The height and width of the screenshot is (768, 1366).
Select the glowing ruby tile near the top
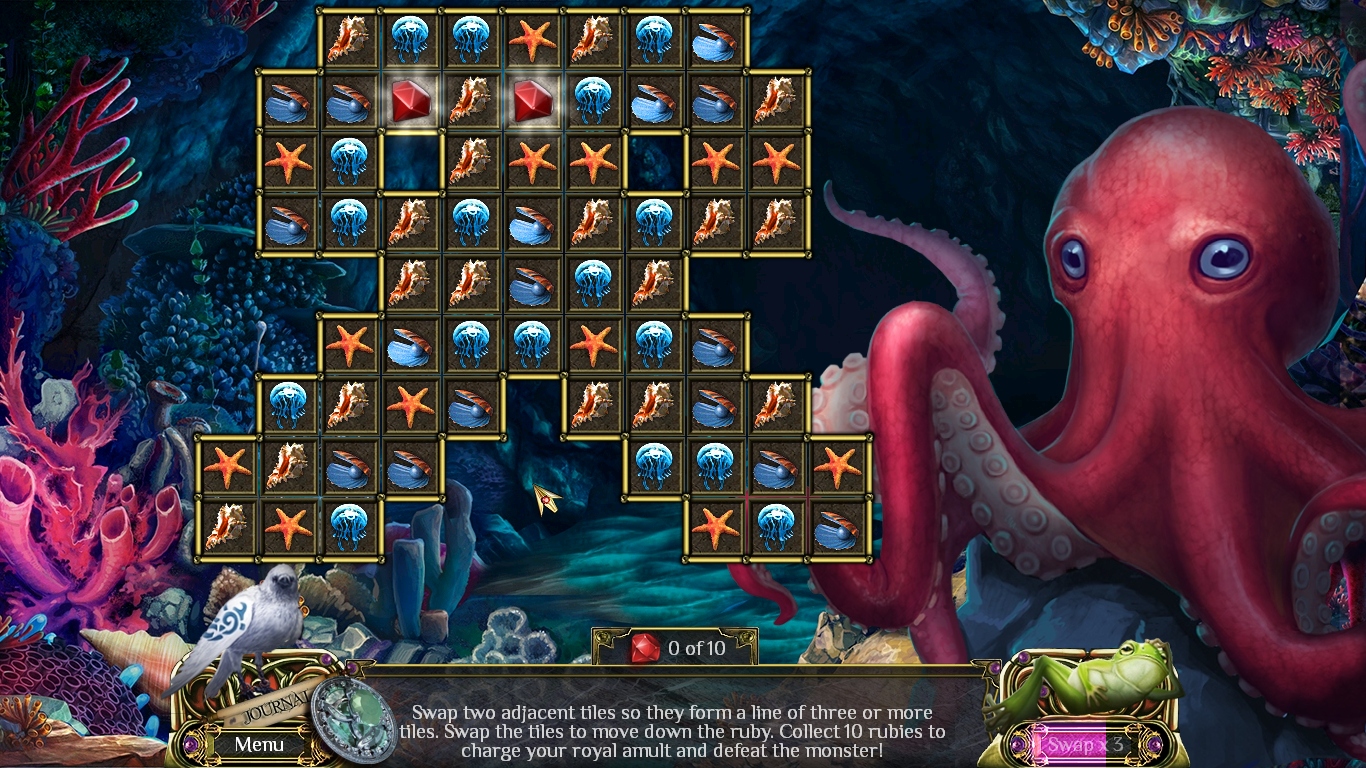pyautogui.click(x=410, y=103)
